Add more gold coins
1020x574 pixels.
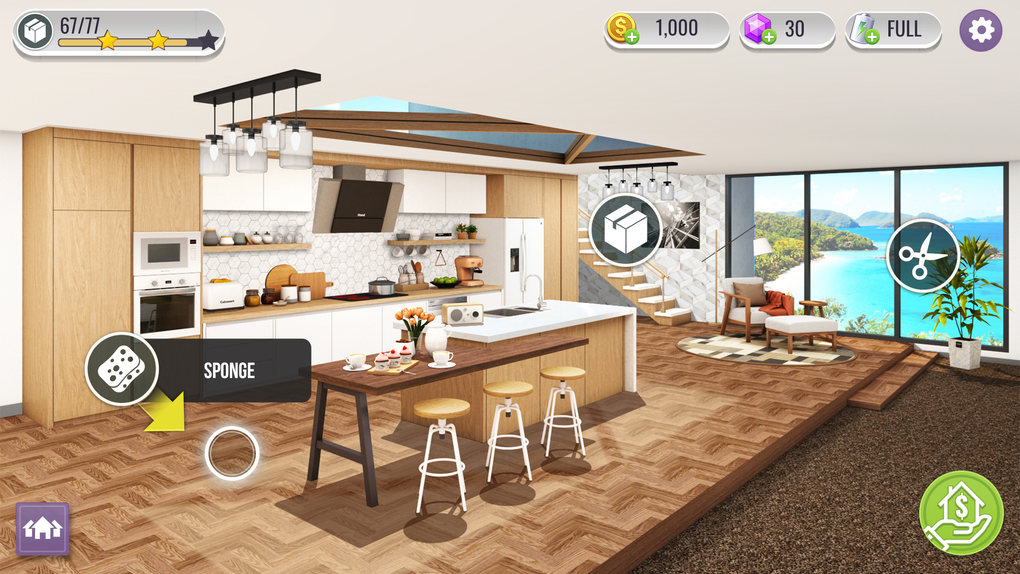(x=622, y=30)
